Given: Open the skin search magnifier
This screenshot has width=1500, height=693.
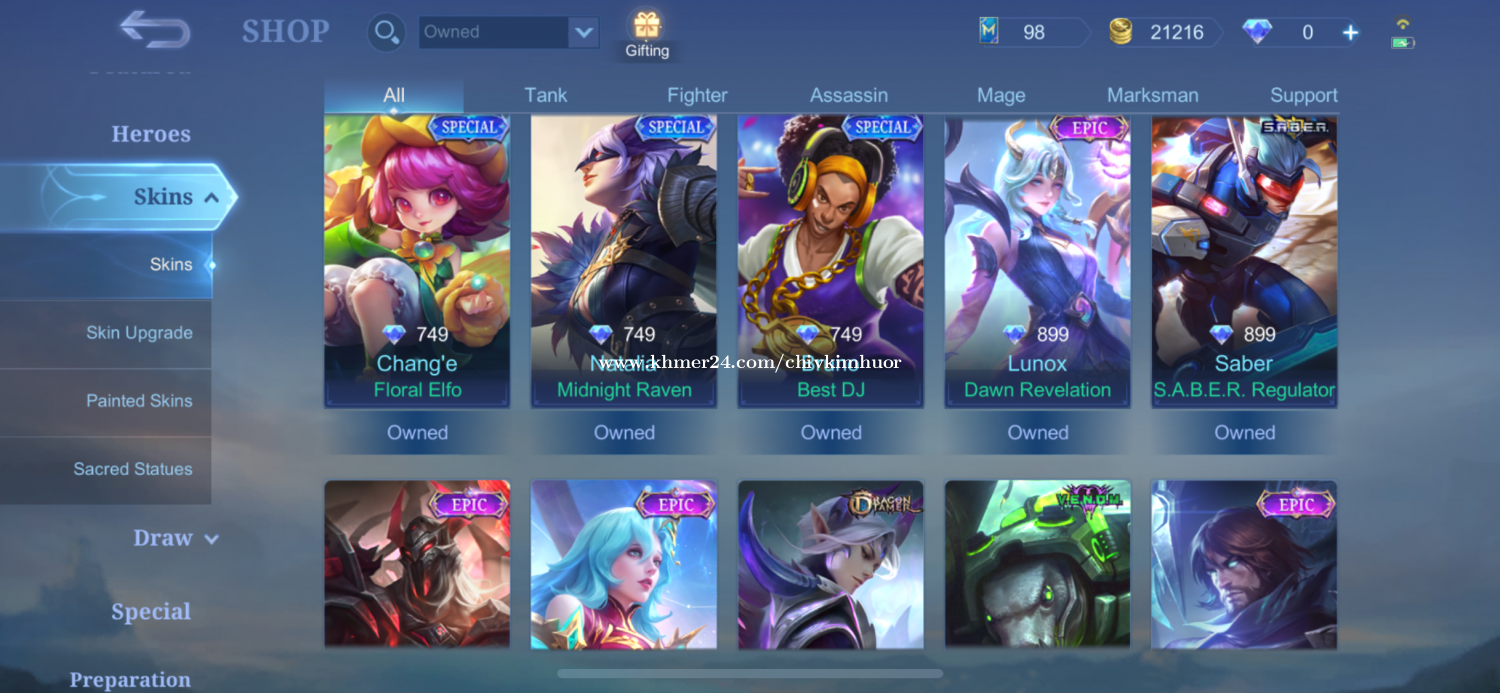Looking at the screenshot, I should (x=384, y=32).
